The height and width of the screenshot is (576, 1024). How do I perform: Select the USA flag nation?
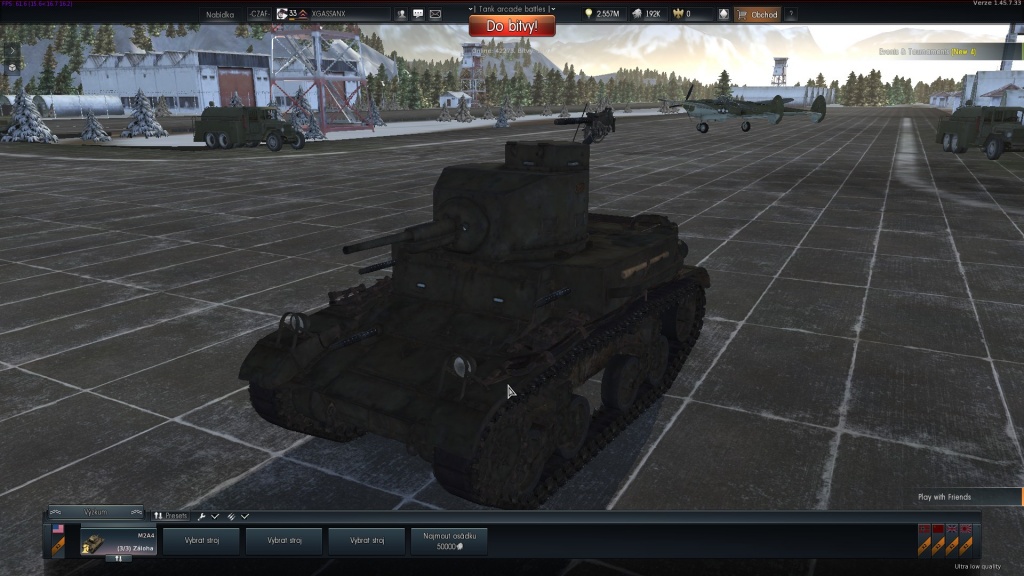coord(58,529)
